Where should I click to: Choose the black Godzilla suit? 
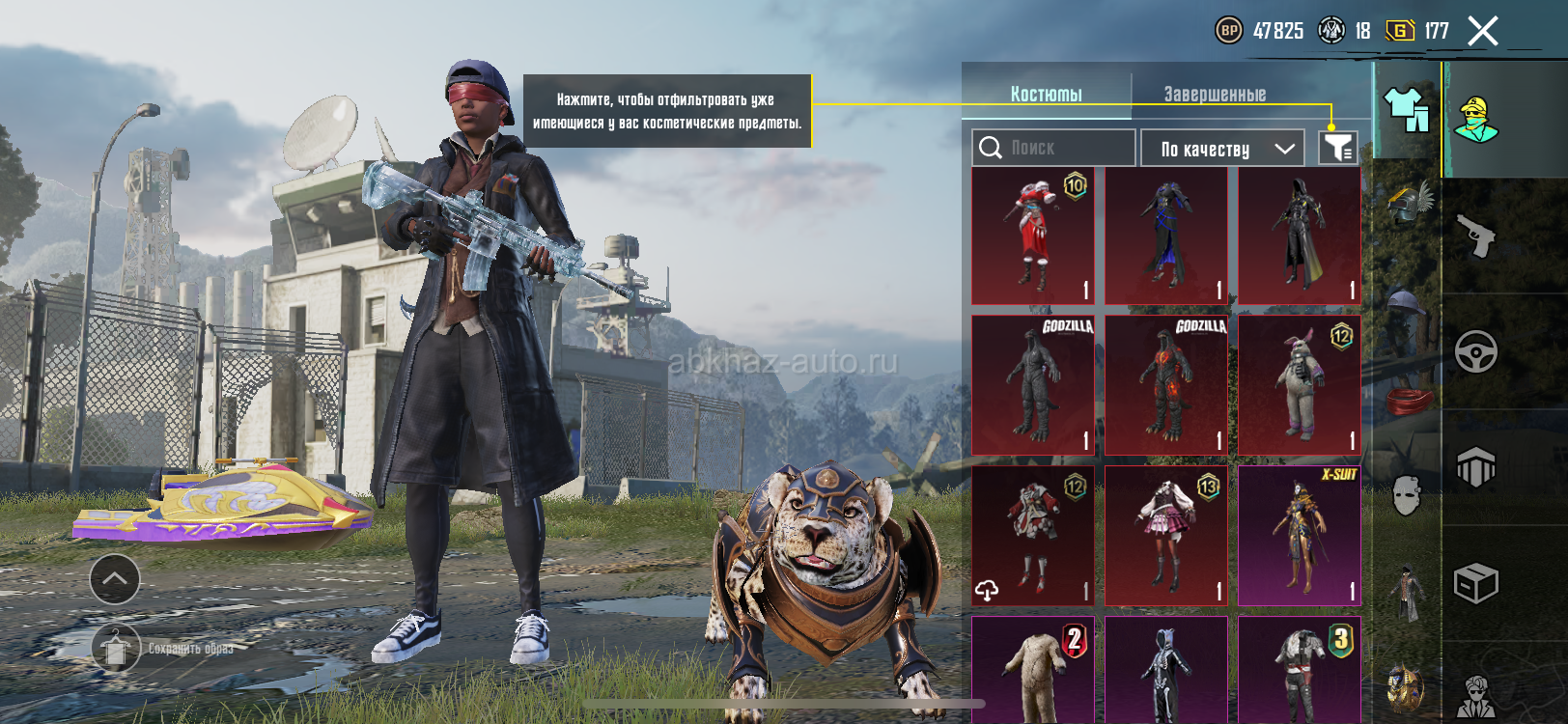pos(1033,384)
